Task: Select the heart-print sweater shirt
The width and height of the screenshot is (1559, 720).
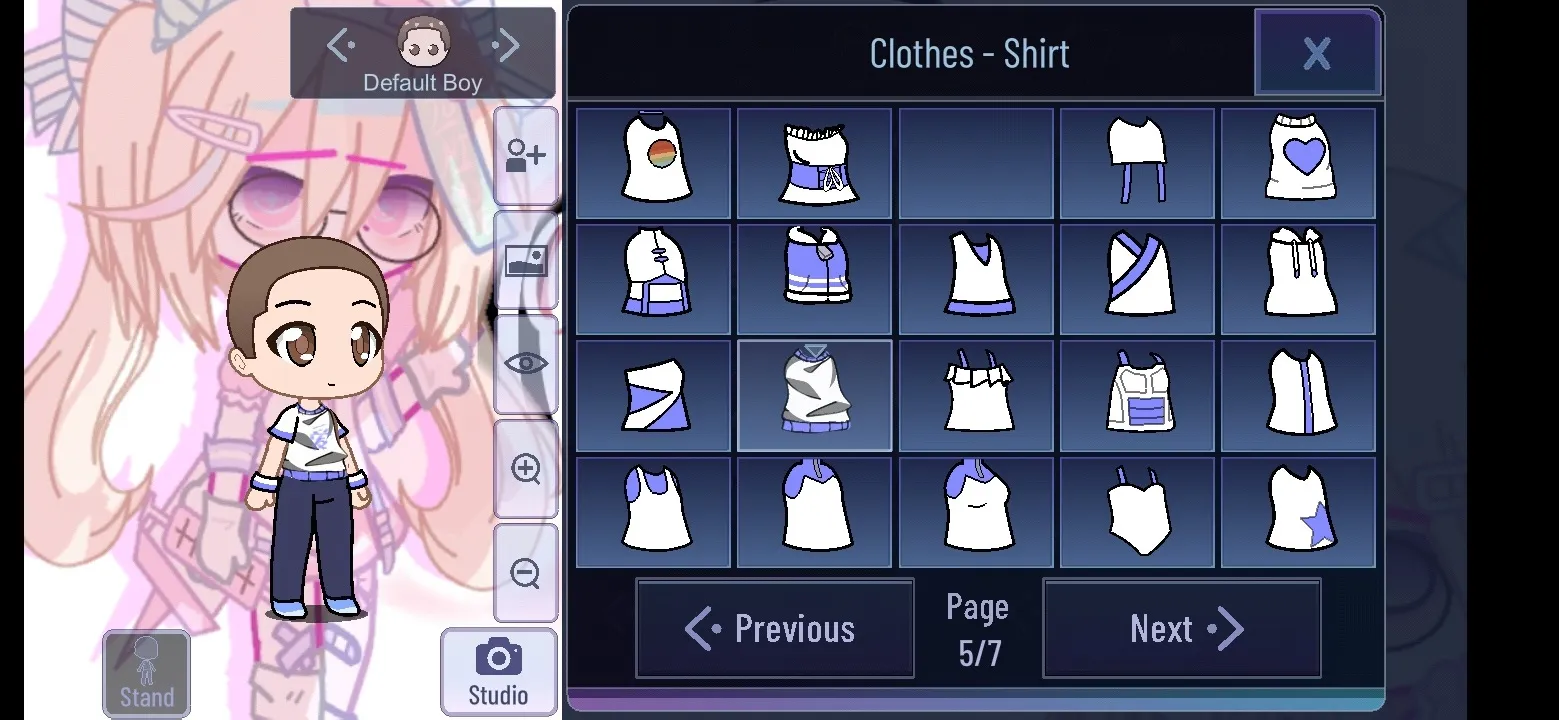Action: (1298, 163)
